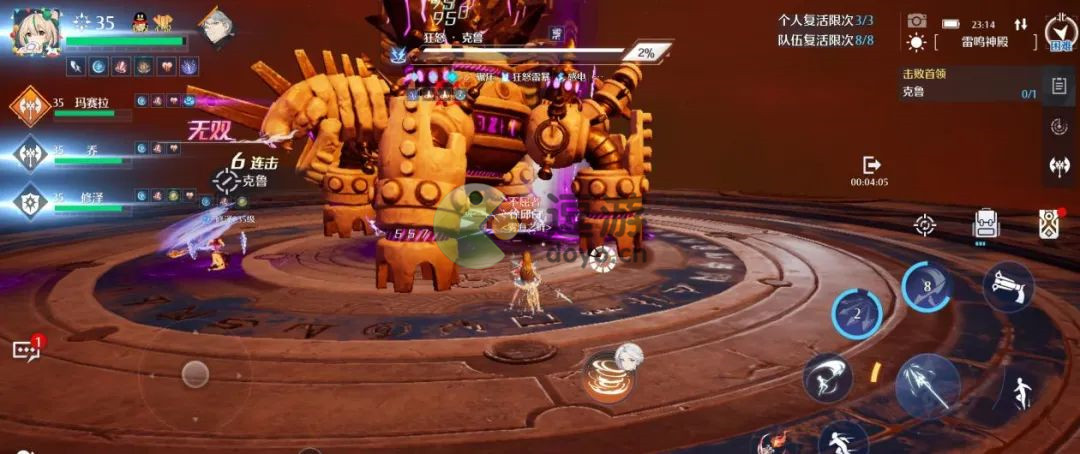Open the banner icon with red dot
Image resolution: width=1080 pixels, height=454 pixels.
[1049, 224]
